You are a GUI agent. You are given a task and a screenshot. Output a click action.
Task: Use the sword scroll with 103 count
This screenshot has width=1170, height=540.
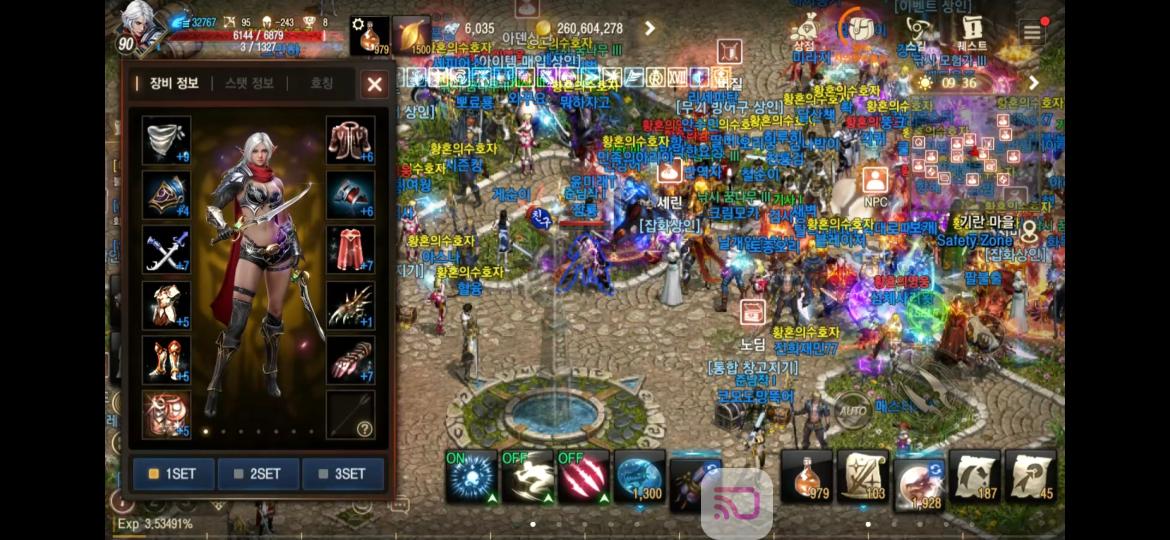coord(862,476)
